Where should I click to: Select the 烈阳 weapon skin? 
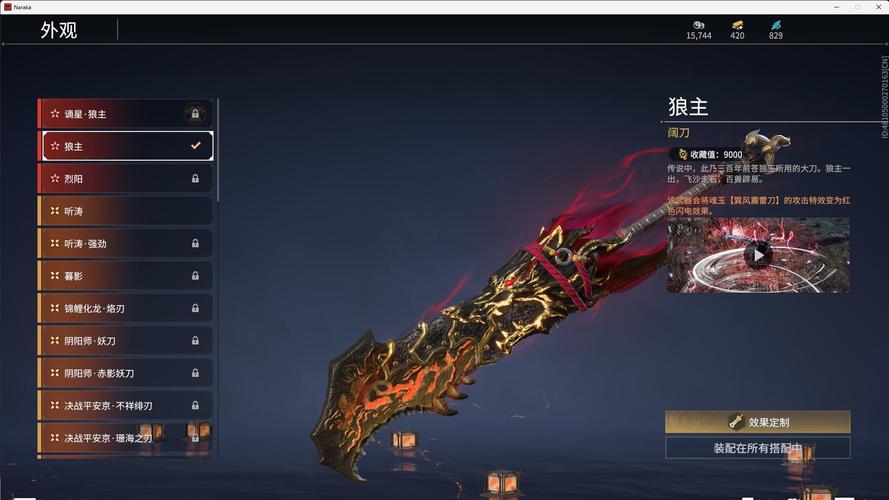click(125, 179)
